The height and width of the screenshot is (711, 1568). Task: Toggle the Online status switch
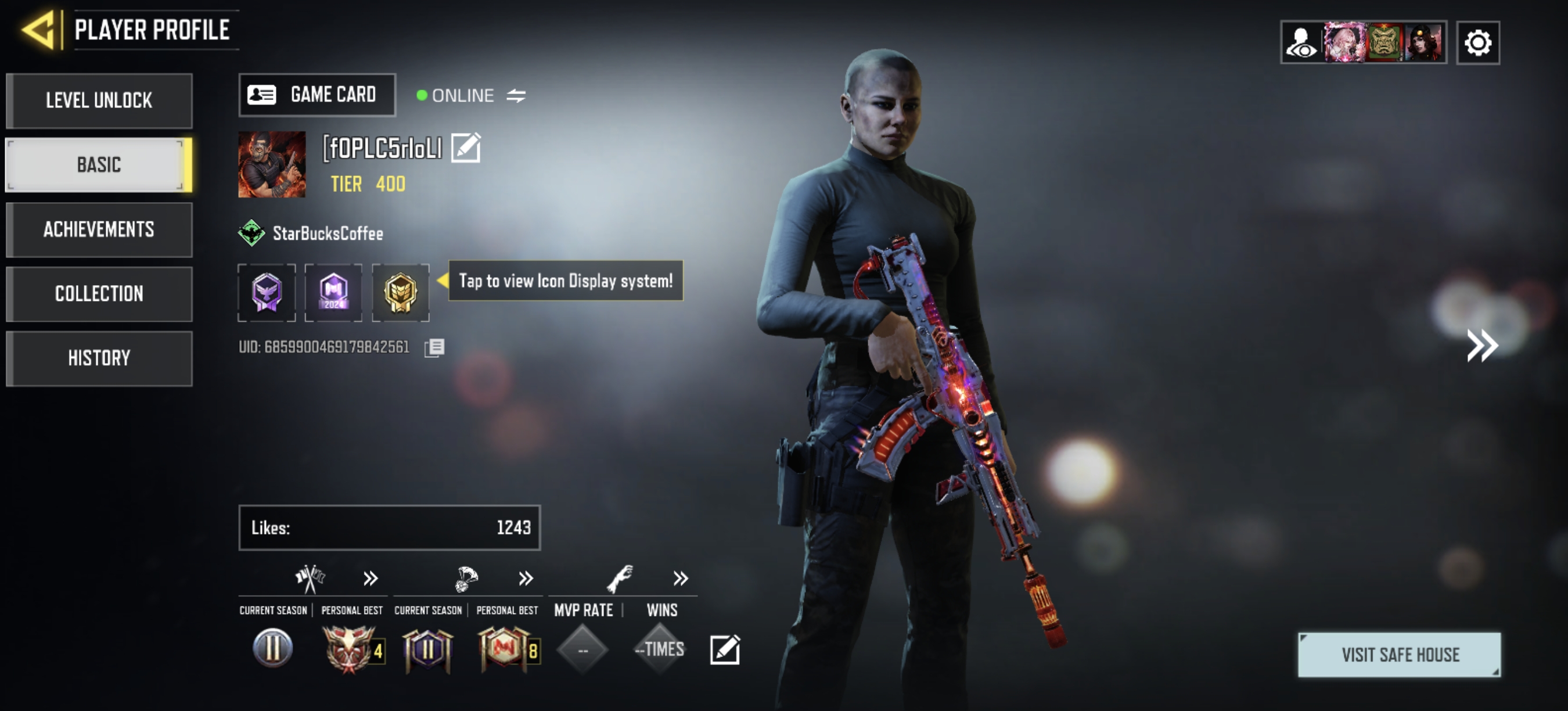click(x=516, y=96)
